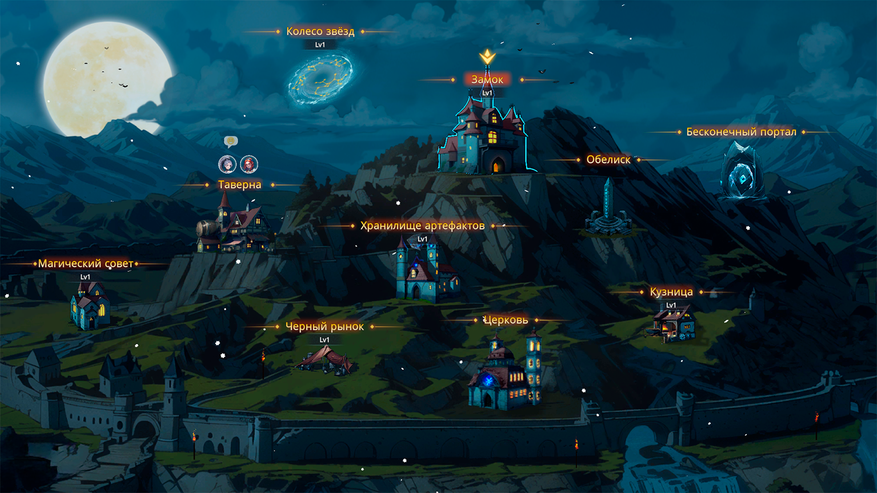The width and height of the screenshot is (877, 493).
Task: Click the silver-haired hero portrait
Action: (x=227, y=163)
